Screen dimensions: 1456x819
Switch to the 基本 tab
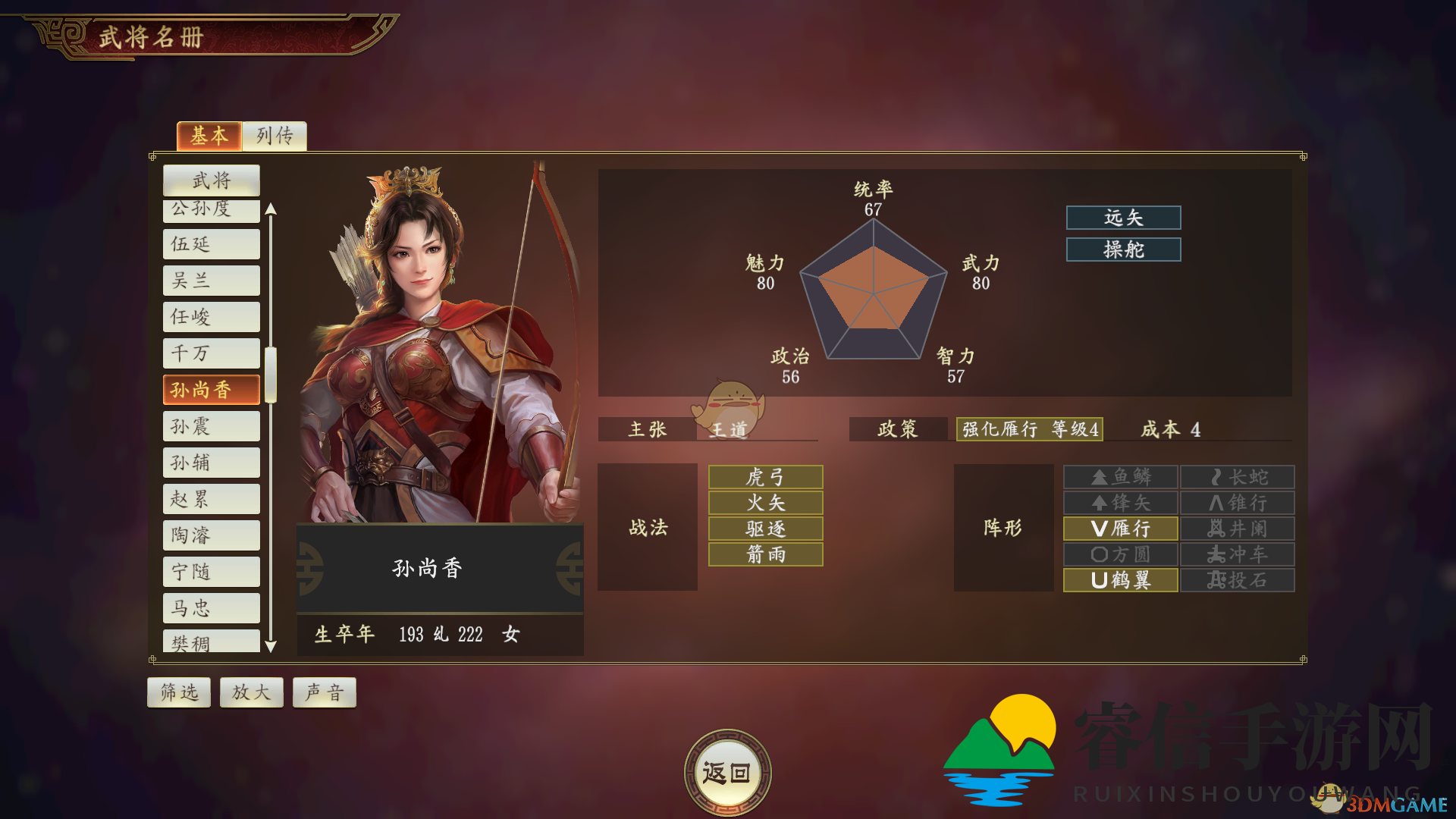(x=209, y=136)
